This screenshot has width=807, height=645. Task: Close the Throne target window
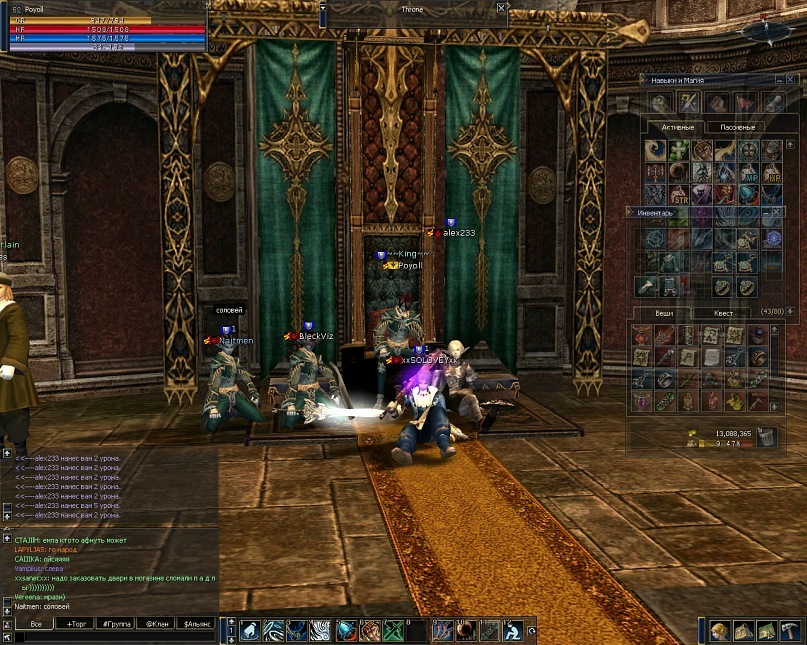(501, 8)
